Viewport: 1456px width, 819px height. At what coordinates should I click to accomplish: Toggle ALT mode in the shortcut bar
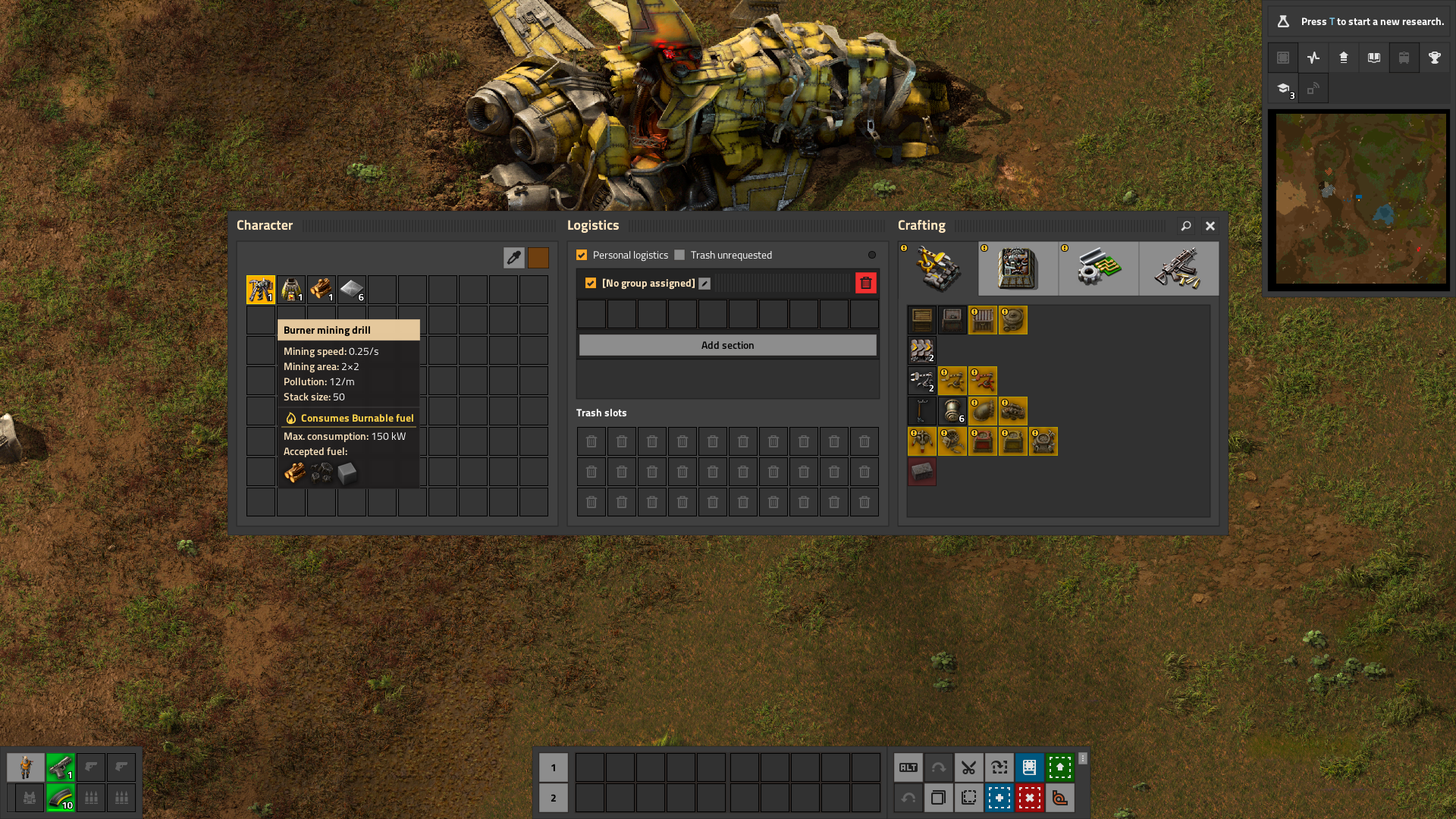click(908, 767)
